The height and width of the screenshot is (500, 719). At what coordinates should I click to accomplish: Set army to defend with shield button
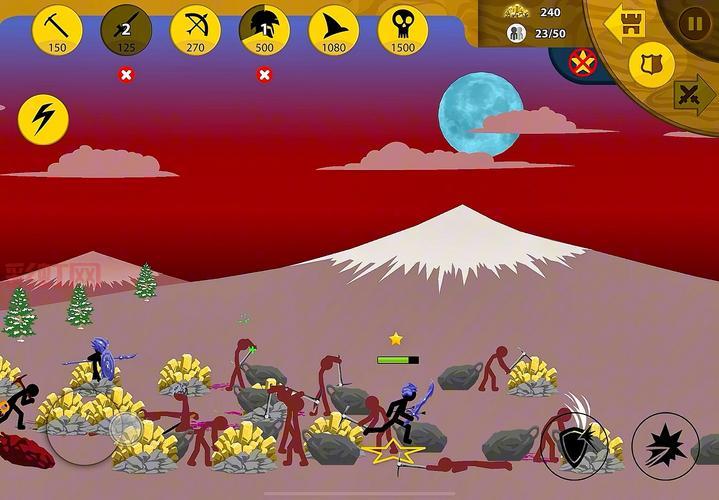[x=651, y=64]
